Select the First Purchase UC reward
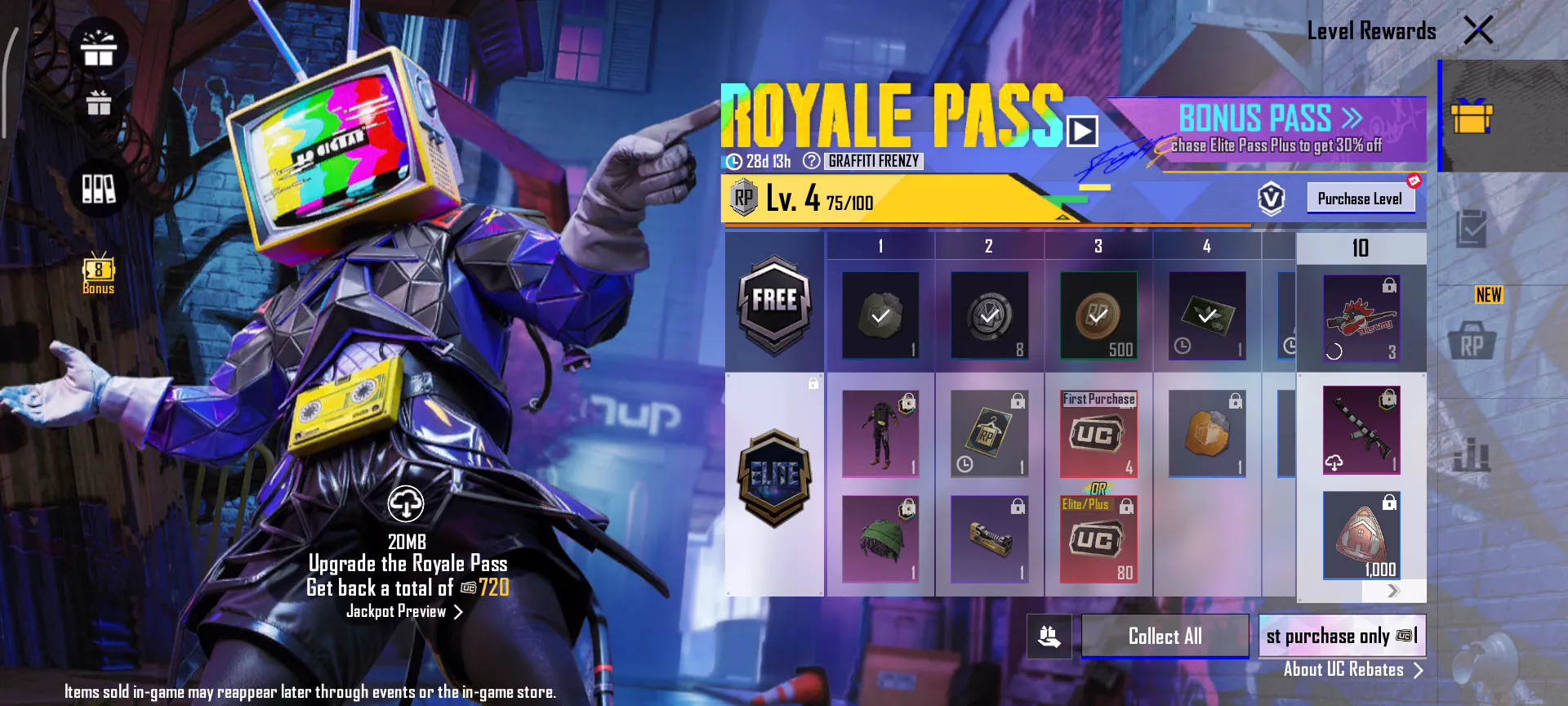1568x706 pixels. pos(1098,435)
